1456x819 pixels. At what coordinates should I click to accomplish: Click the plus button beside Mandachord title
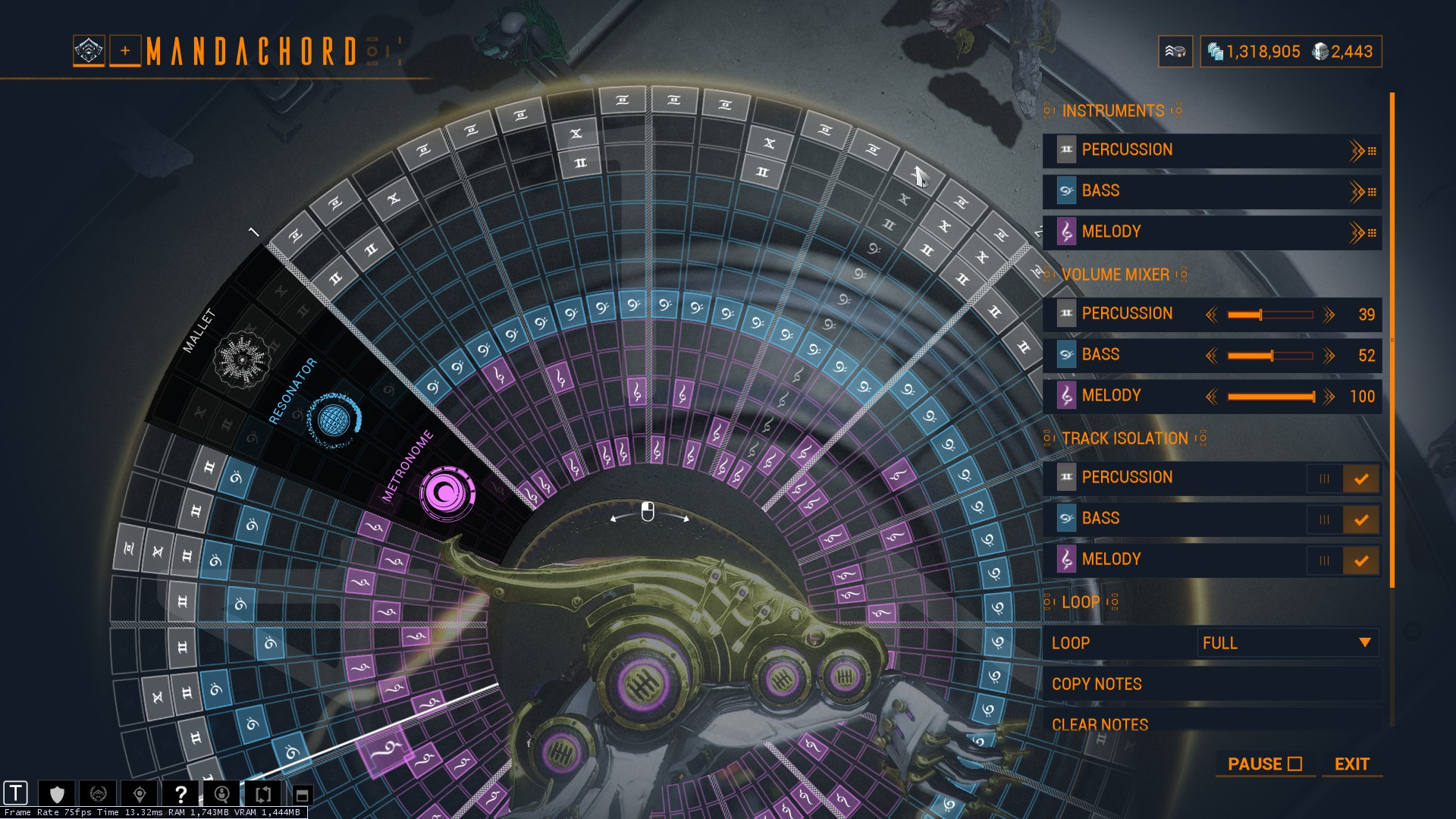point(125,52)
